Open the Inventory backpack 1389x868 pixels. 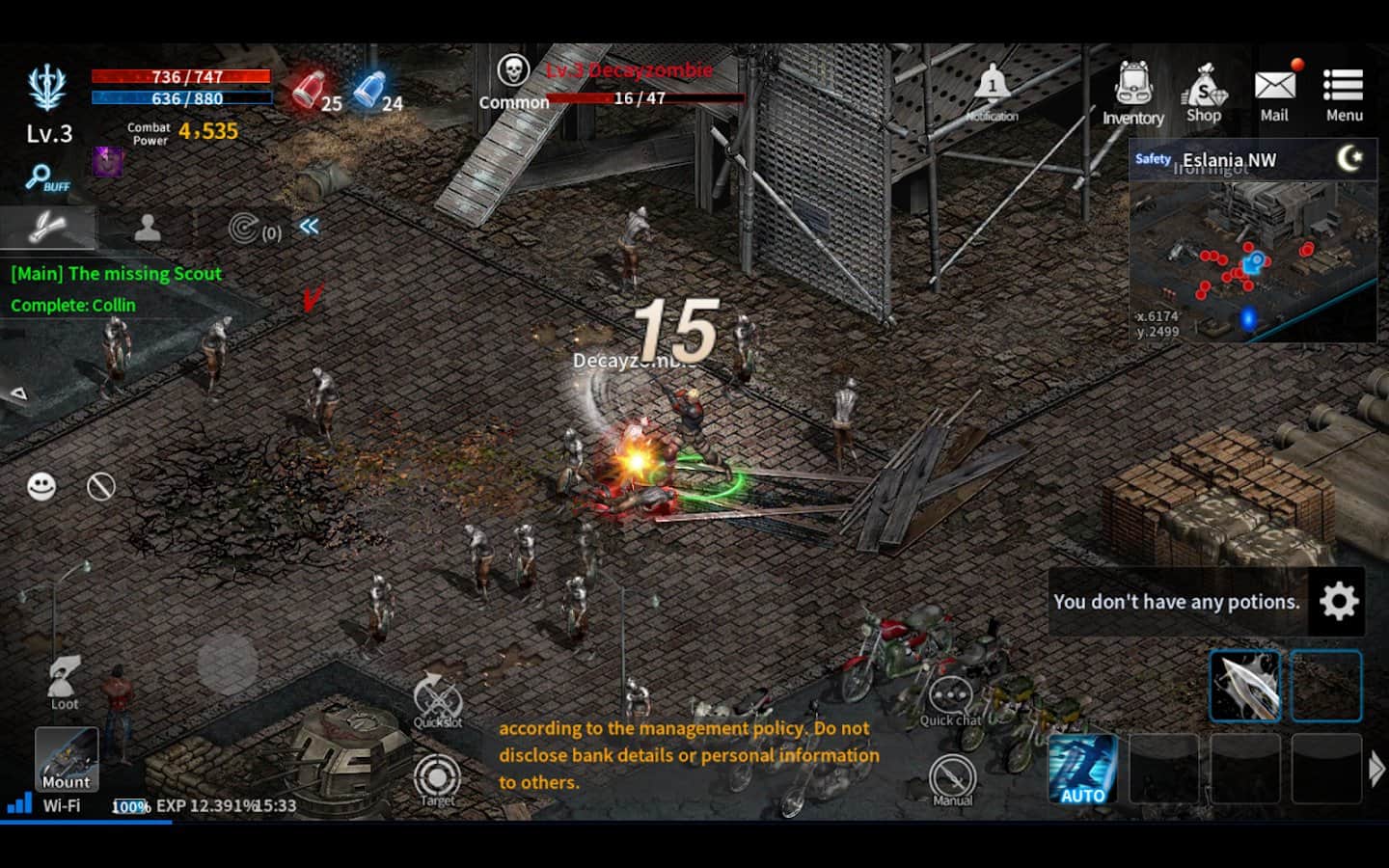click(x=1133, y=94)
